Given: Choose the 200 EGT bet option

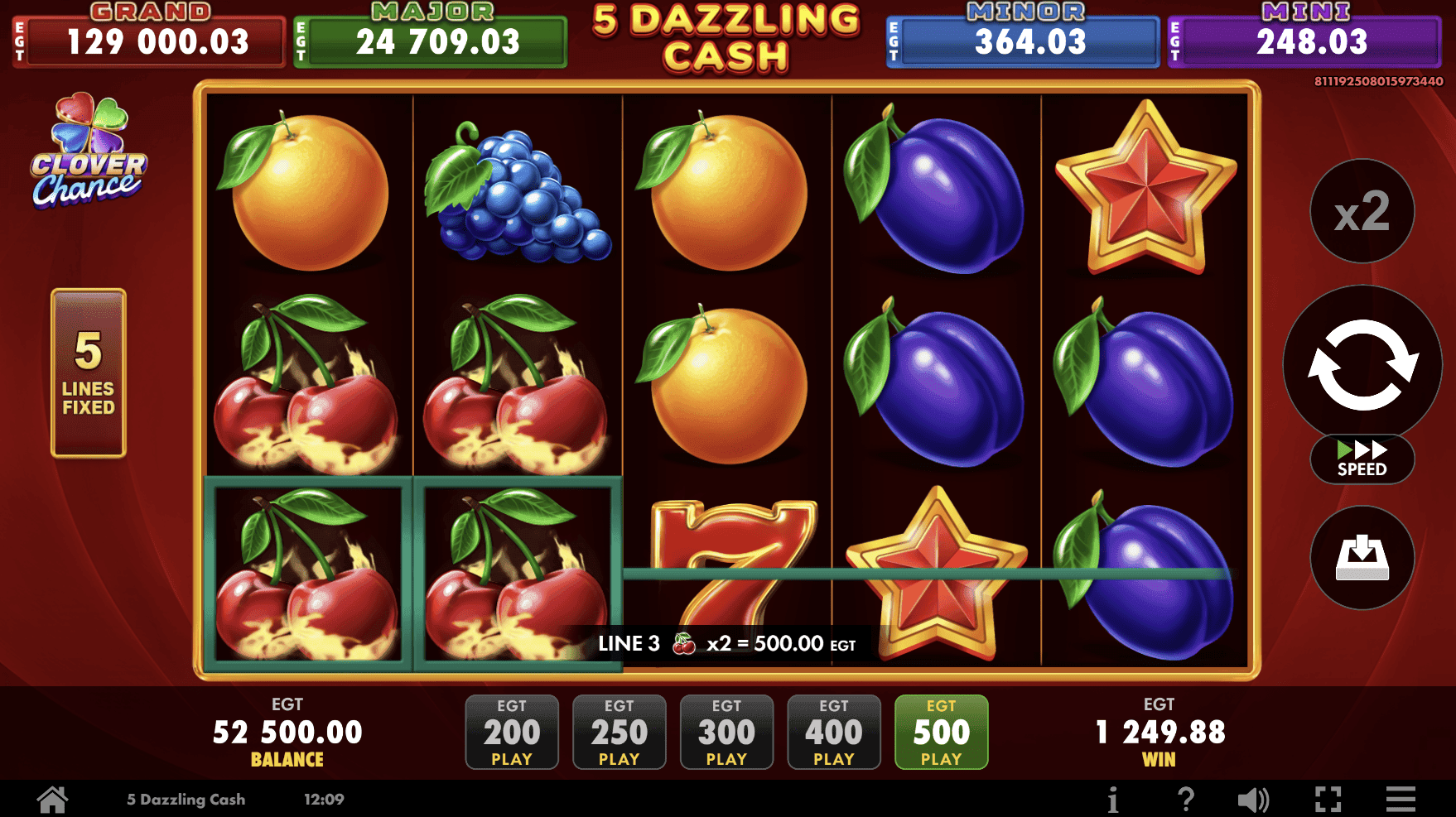Looking at the screenshot, I should (x=512, y=732).
